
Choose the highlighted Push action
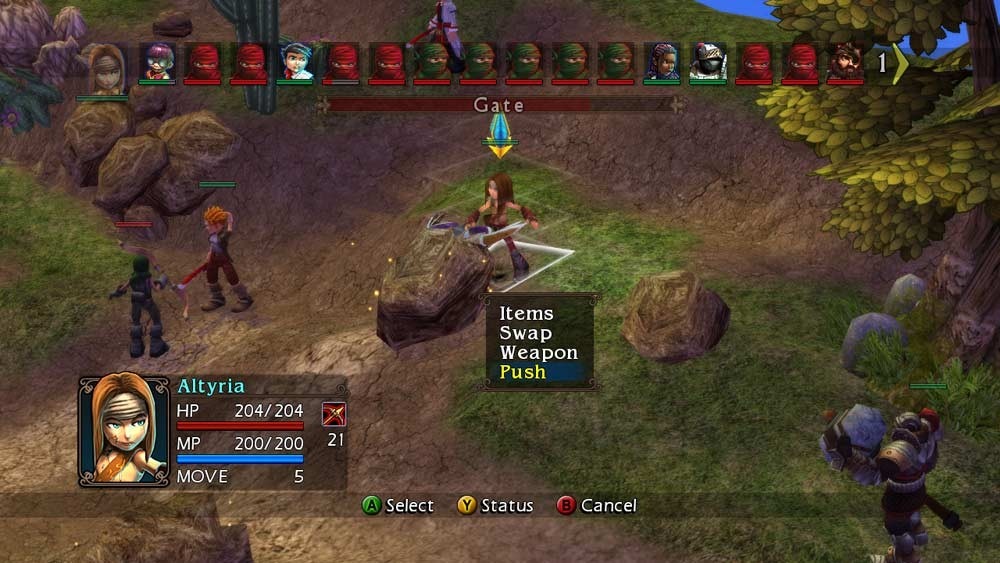(523, 372)
